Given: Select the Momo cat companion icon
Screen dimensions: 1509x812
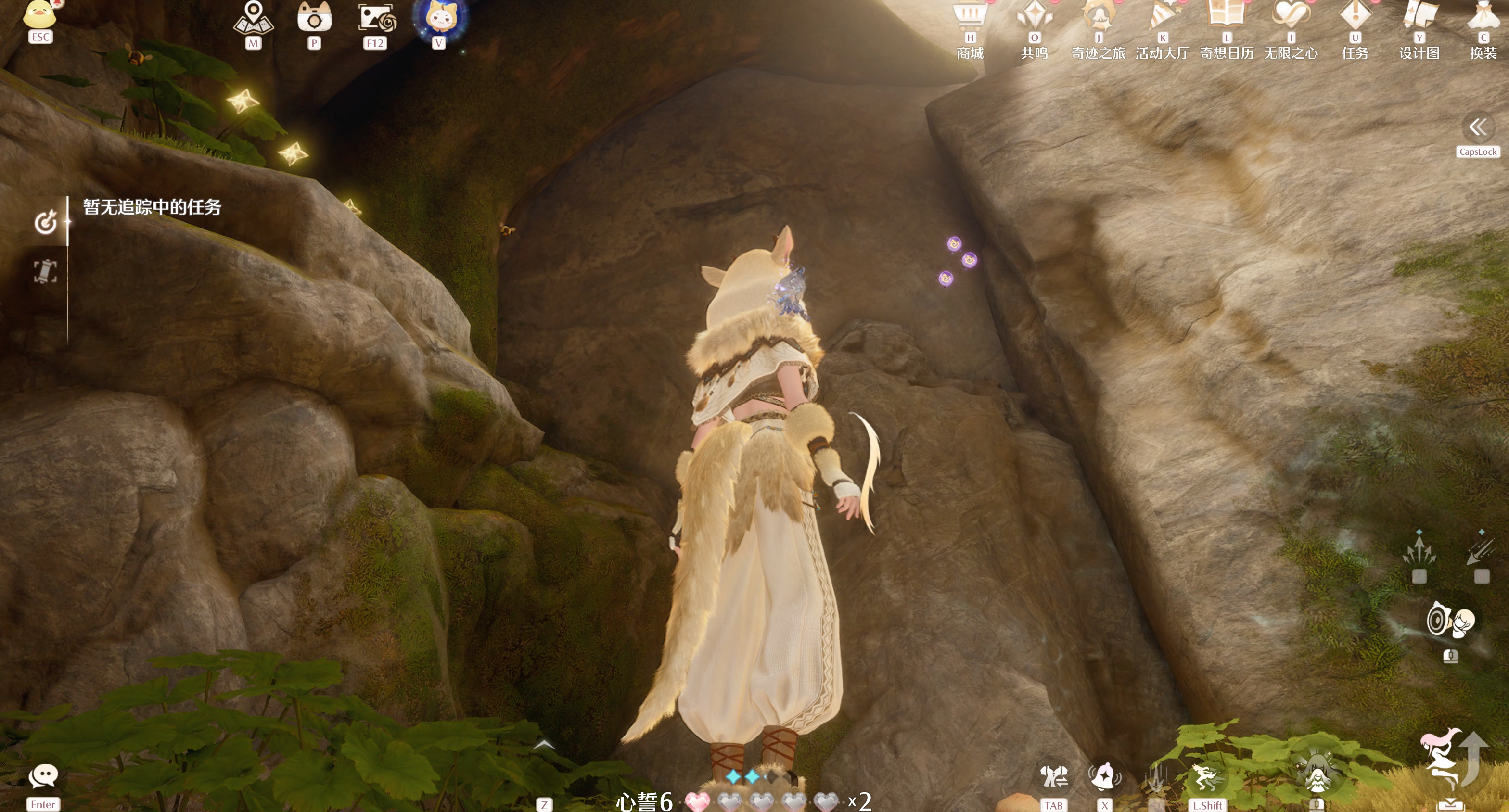Looking at the screenshot, I should point(440,18).
